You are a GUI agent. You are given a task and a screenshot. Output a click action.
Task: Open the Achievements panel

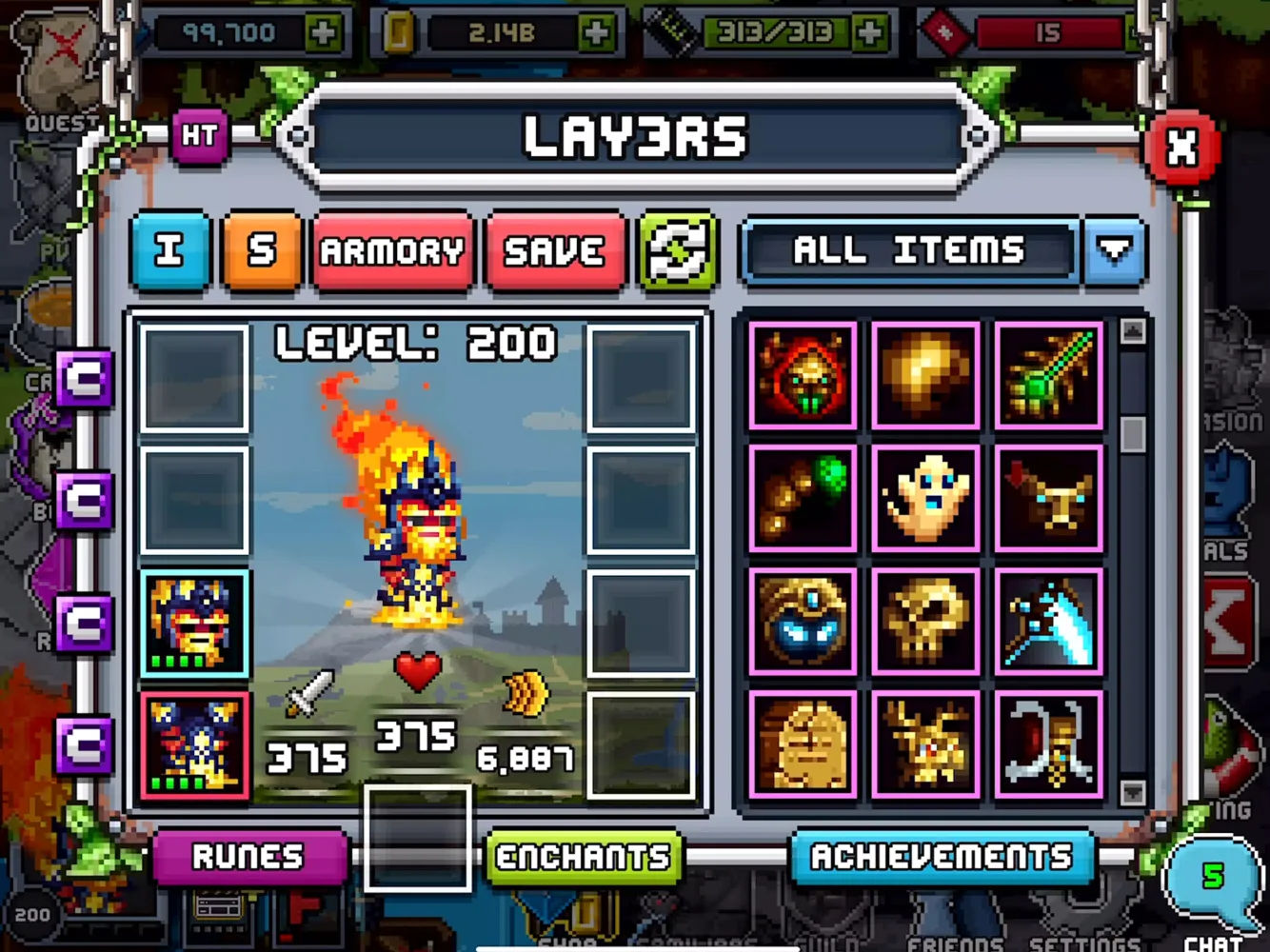[x=943, y=858]
